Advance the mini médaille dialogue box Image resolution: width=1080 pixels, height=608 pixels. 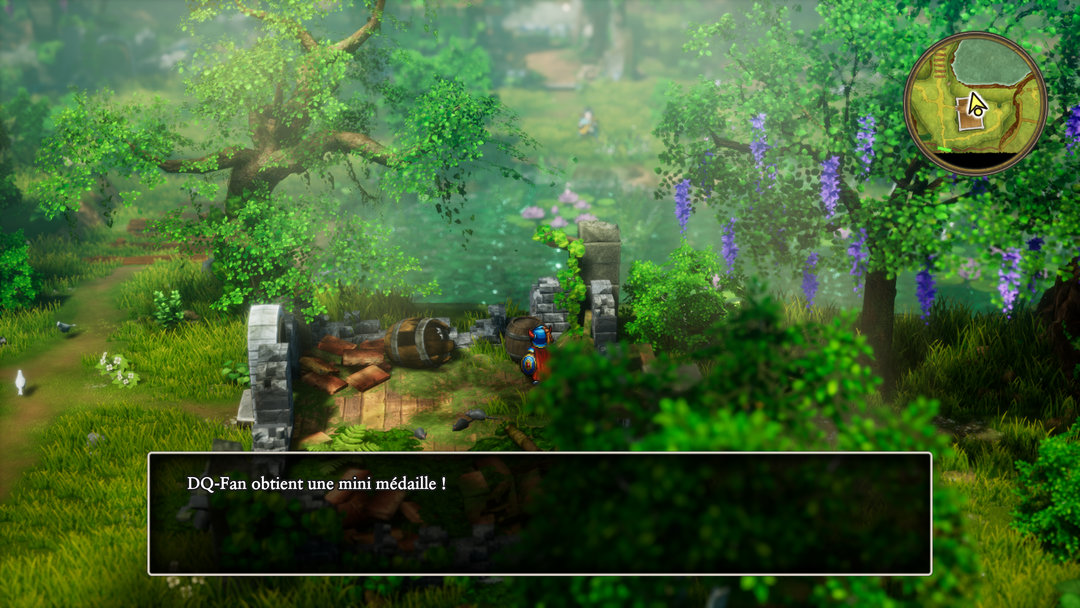click(540, 513)
